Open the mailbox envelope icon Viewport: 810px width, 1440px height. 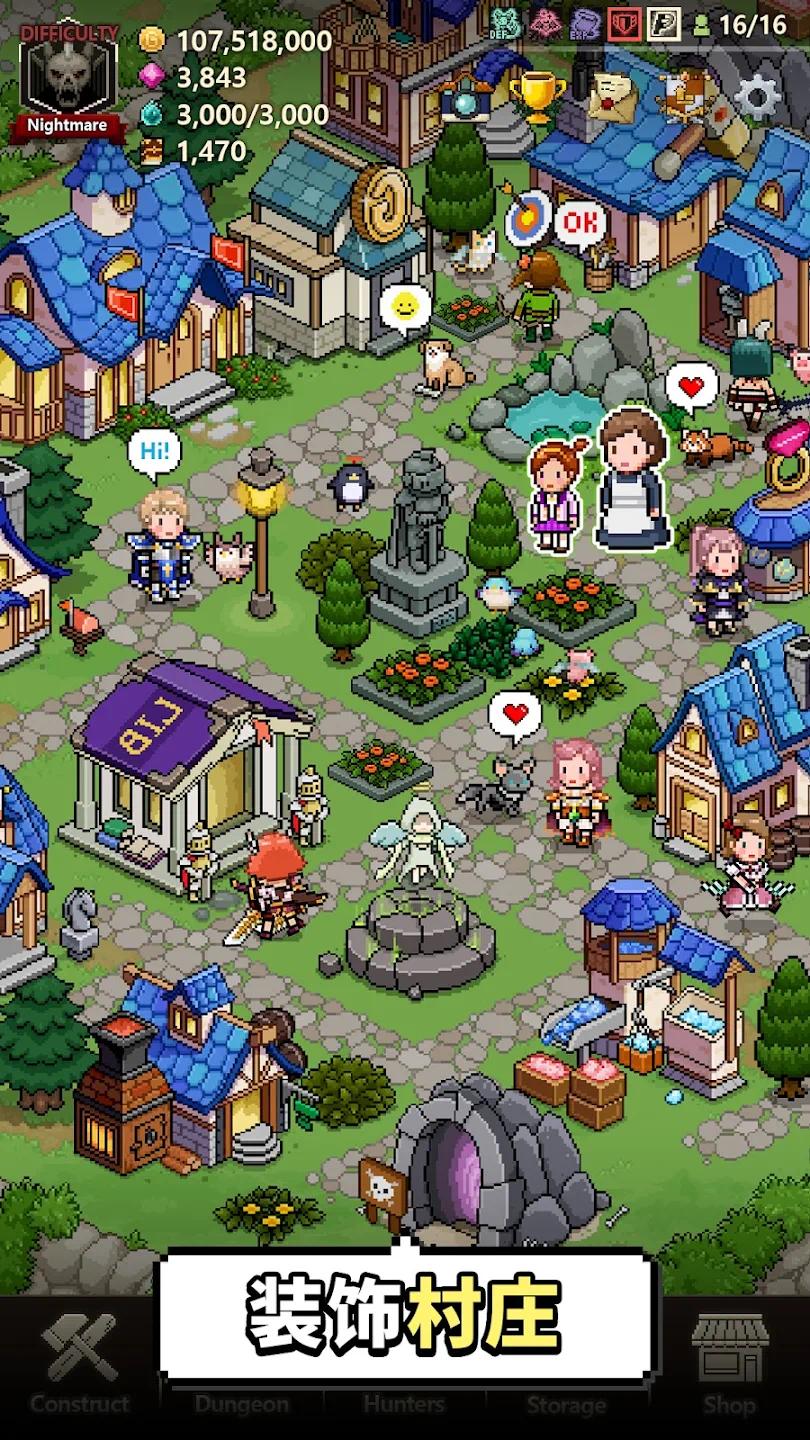click(612, 95)
